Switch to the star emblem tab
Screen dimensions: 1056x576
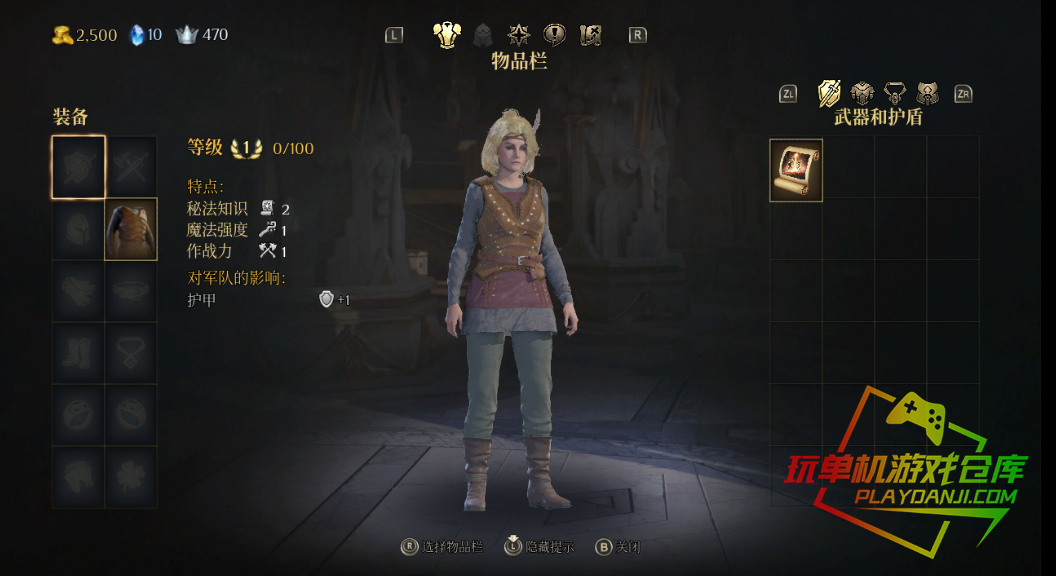(x=518, y=35)
